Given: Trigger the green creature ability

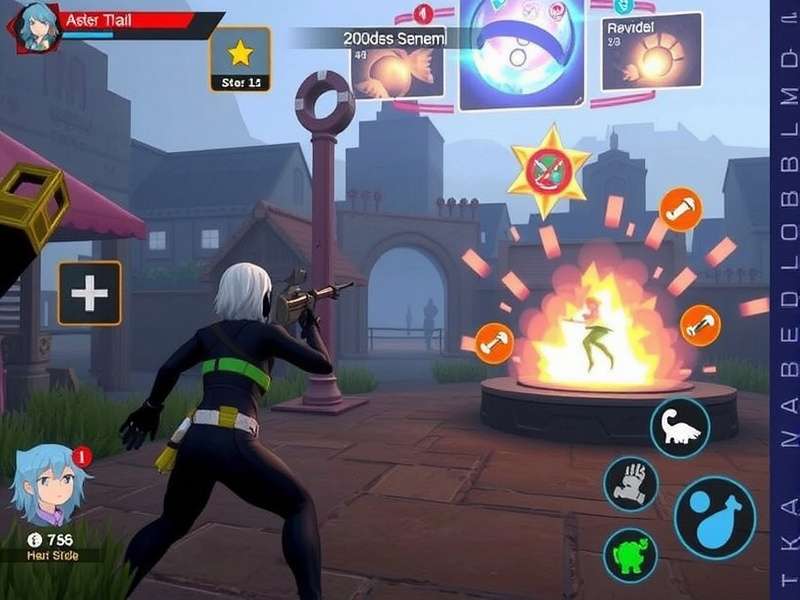Looking at the screenshot, I should pyautogui.click(x=630, y=555).
